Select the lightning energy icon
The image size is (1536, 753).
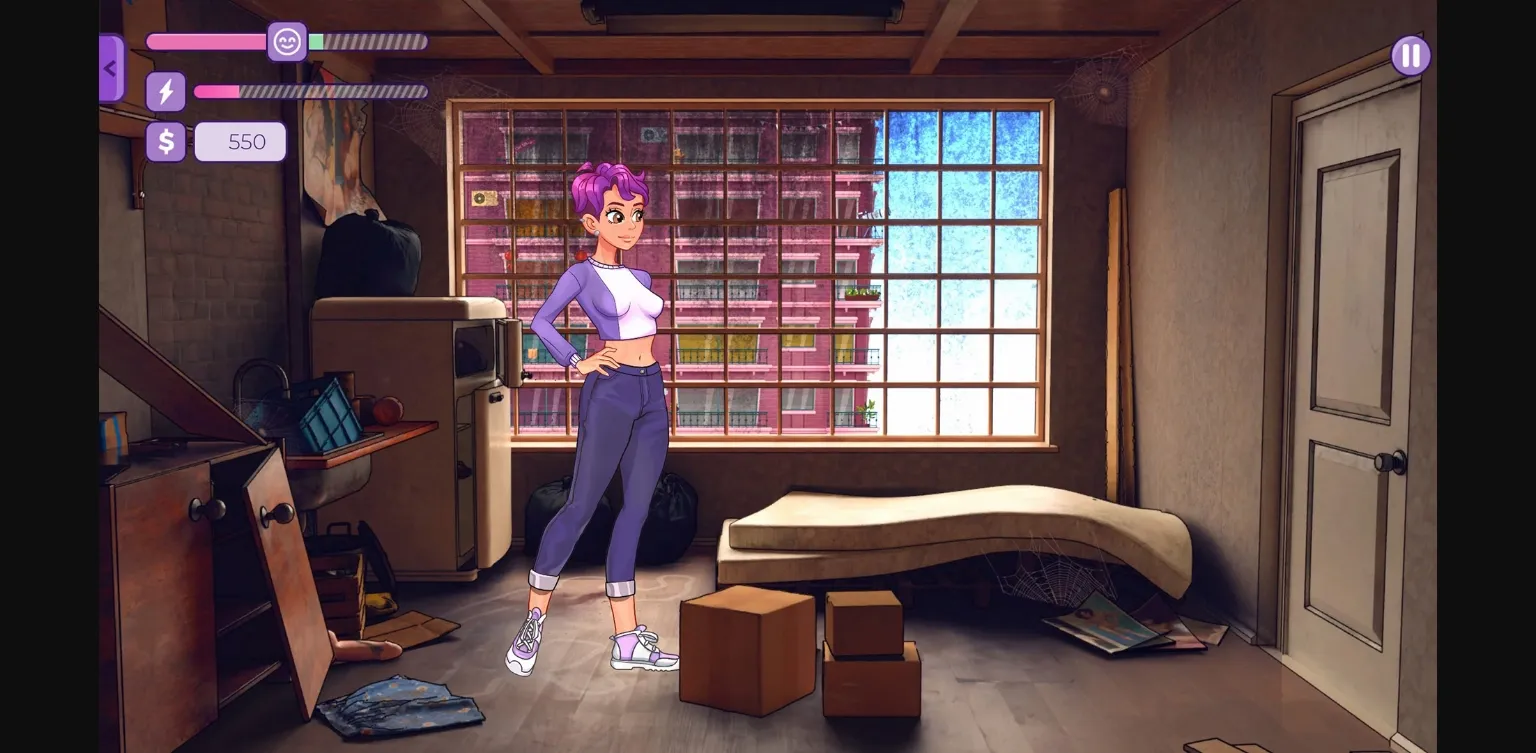pyautogui.click(x=165, y=91)
